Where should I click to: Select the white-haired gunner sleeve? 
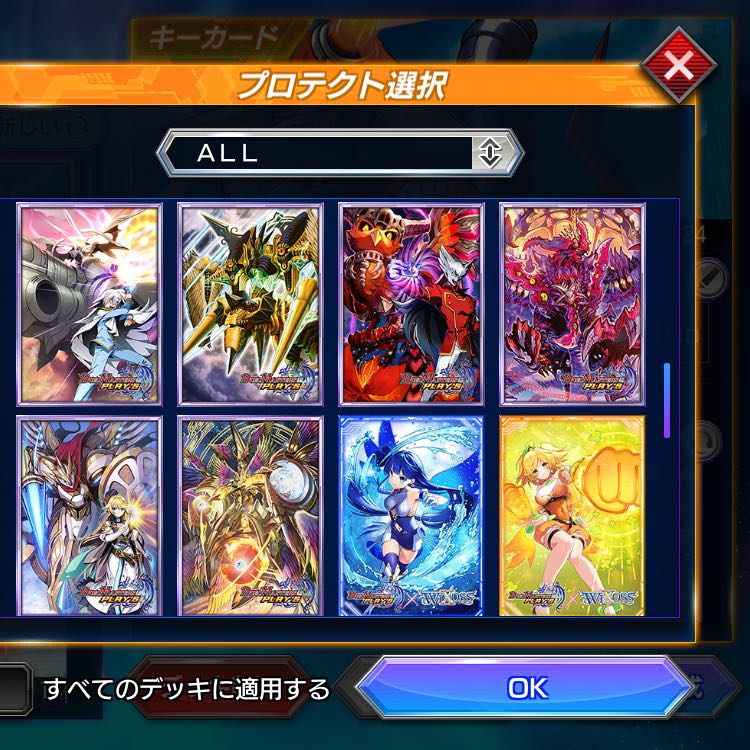click(x=89, y=304)
